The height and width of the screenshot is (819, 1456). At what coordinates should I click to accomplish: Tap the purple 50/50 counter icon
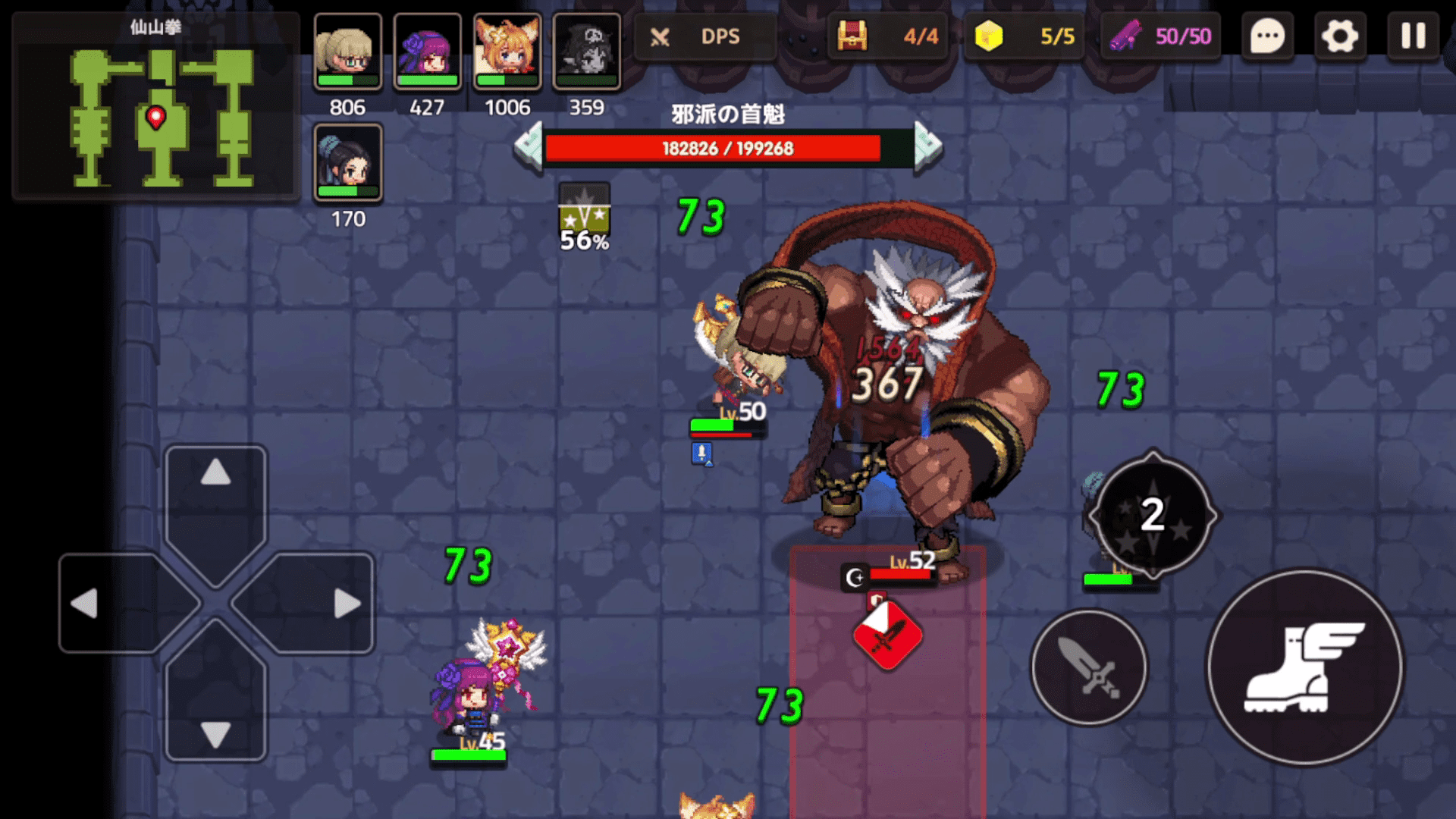pos(1126,36)
